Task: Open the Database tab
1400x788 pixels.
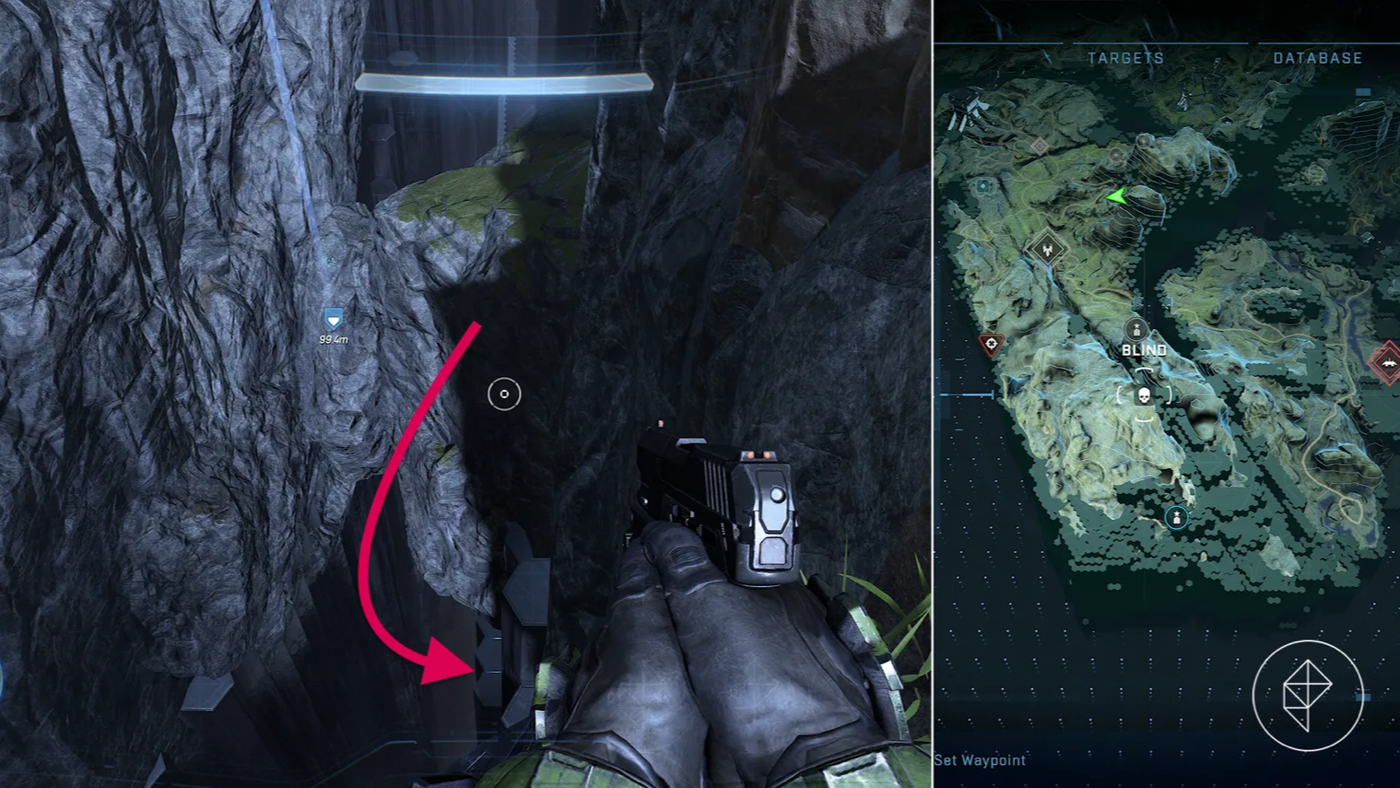Action: tap(1317, 58)
